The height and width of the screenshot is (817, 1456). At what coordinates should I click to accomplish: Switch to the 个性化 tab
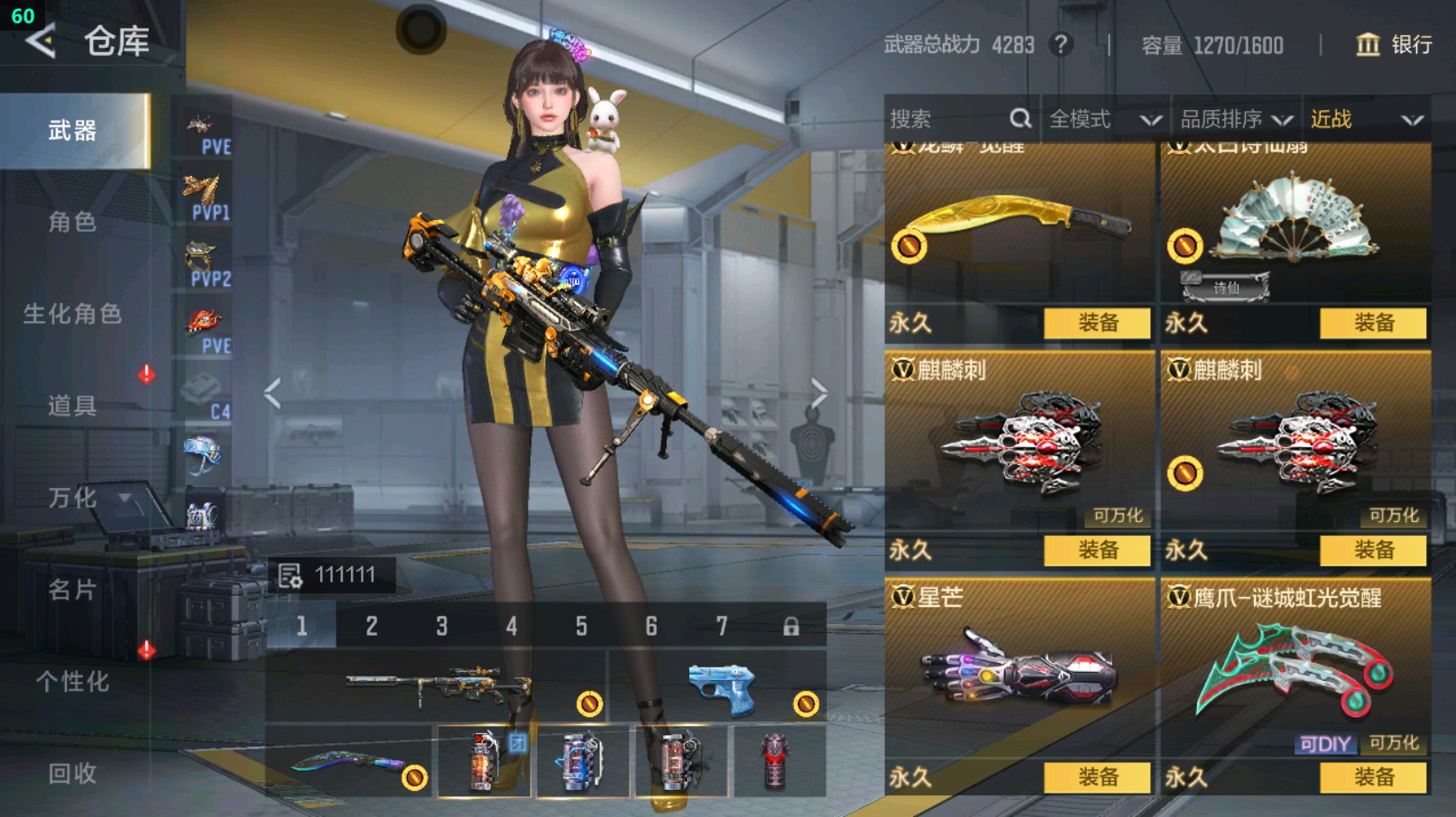pyautogui.click(x=72, y=682)
